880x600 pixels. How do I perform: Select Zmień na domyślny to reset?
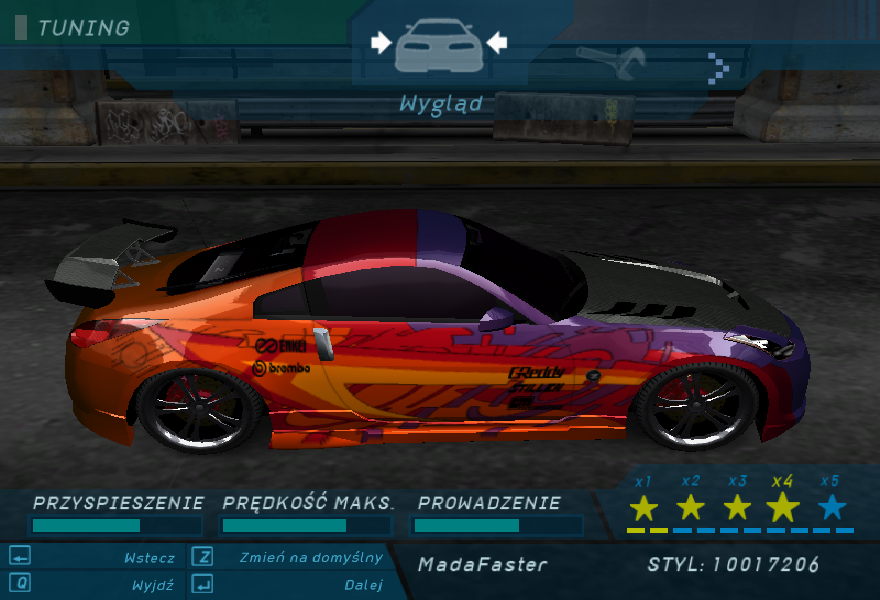tap(310, 558)
